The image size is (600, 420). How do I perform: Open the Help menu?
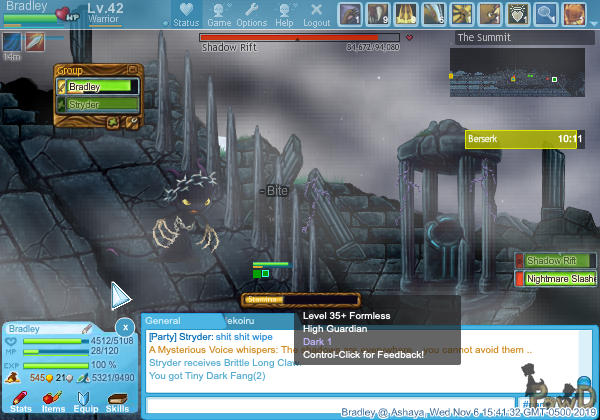pyautogui.click(x=284, y=15)
